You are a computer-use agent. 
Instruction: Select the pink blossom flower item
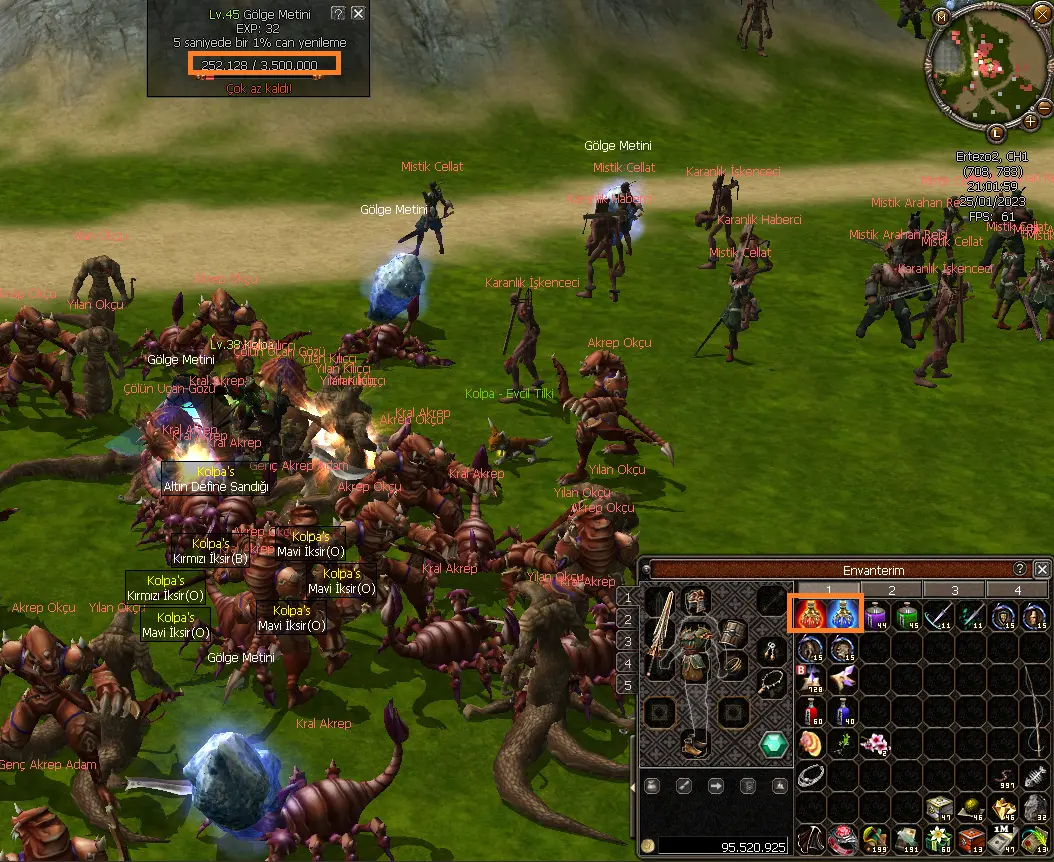pyautogui.click(x=875, y=743)
